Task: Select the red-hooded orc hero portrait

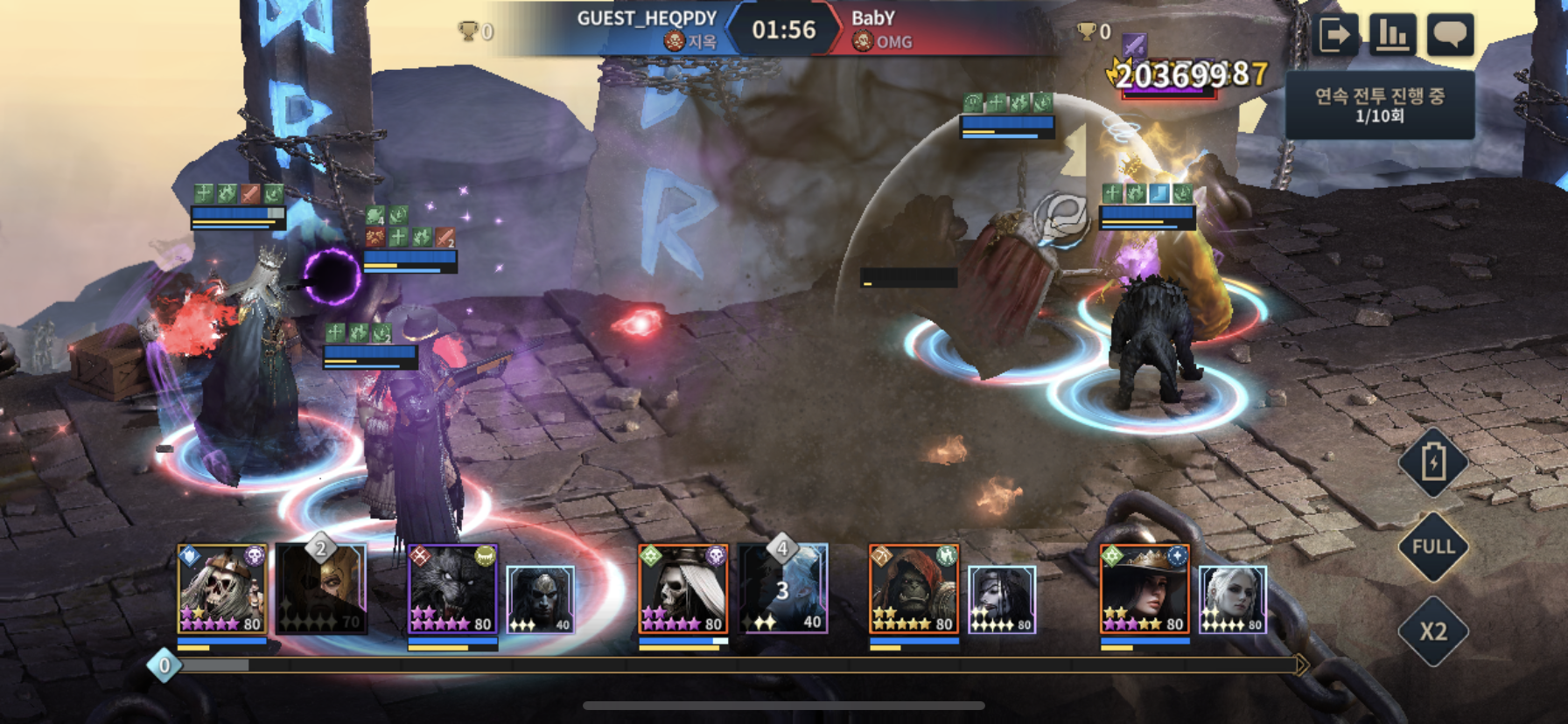Action: [913, 588]
